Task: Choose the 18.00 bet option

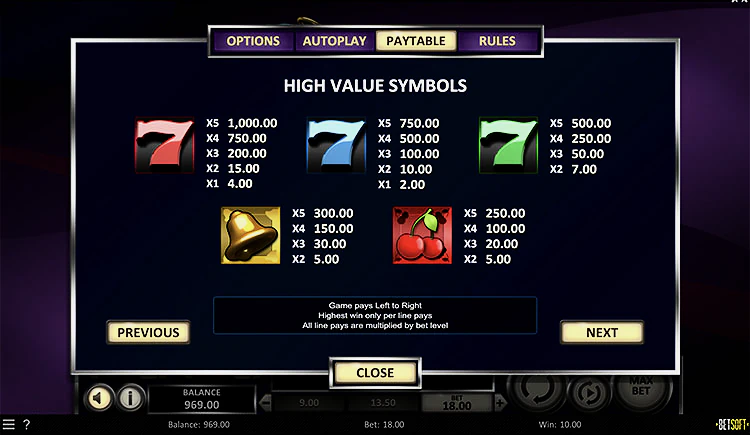Action: coord(455,403)
